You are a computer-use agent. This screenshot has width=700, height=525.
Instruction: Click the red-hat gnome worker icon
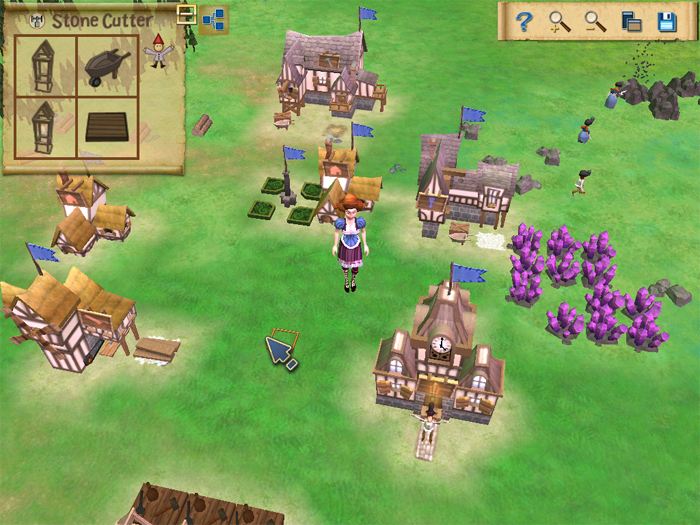click(x=158, y=50)
